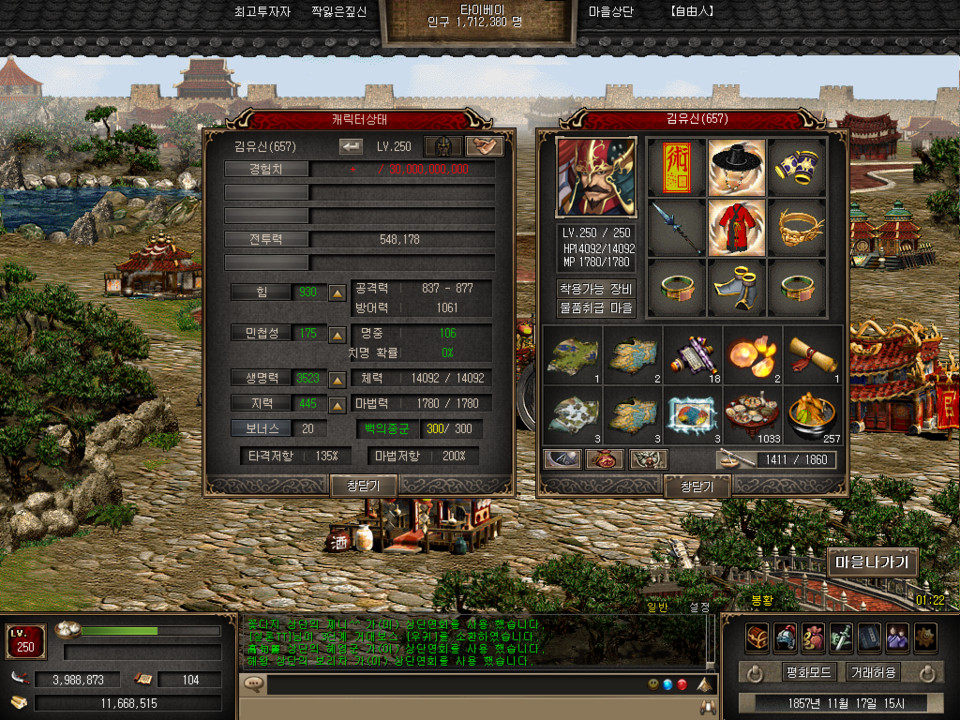Open the treasure chest menu icon

pyautogui.click(x=757, y=636)
